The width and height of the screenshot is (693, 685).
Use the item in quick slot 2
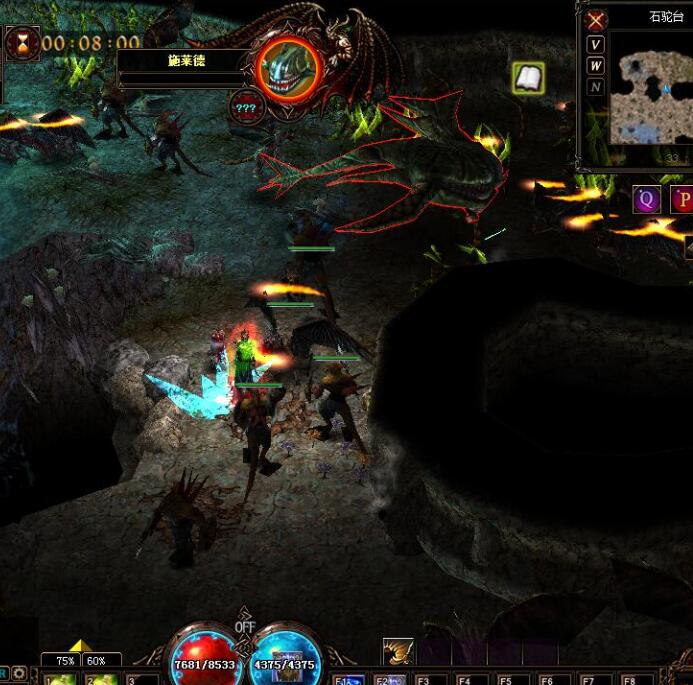click(102, 678)
